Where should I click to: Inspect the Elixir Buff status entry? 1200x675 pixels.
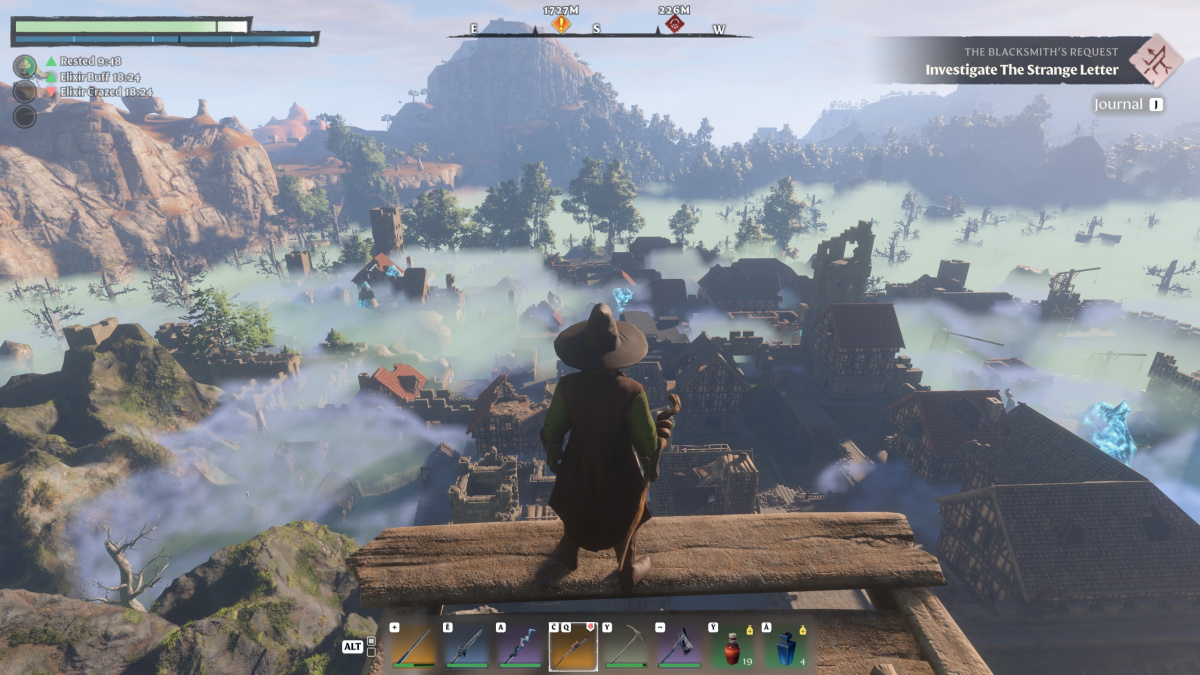pyautogui.click(x=92, y=77)
